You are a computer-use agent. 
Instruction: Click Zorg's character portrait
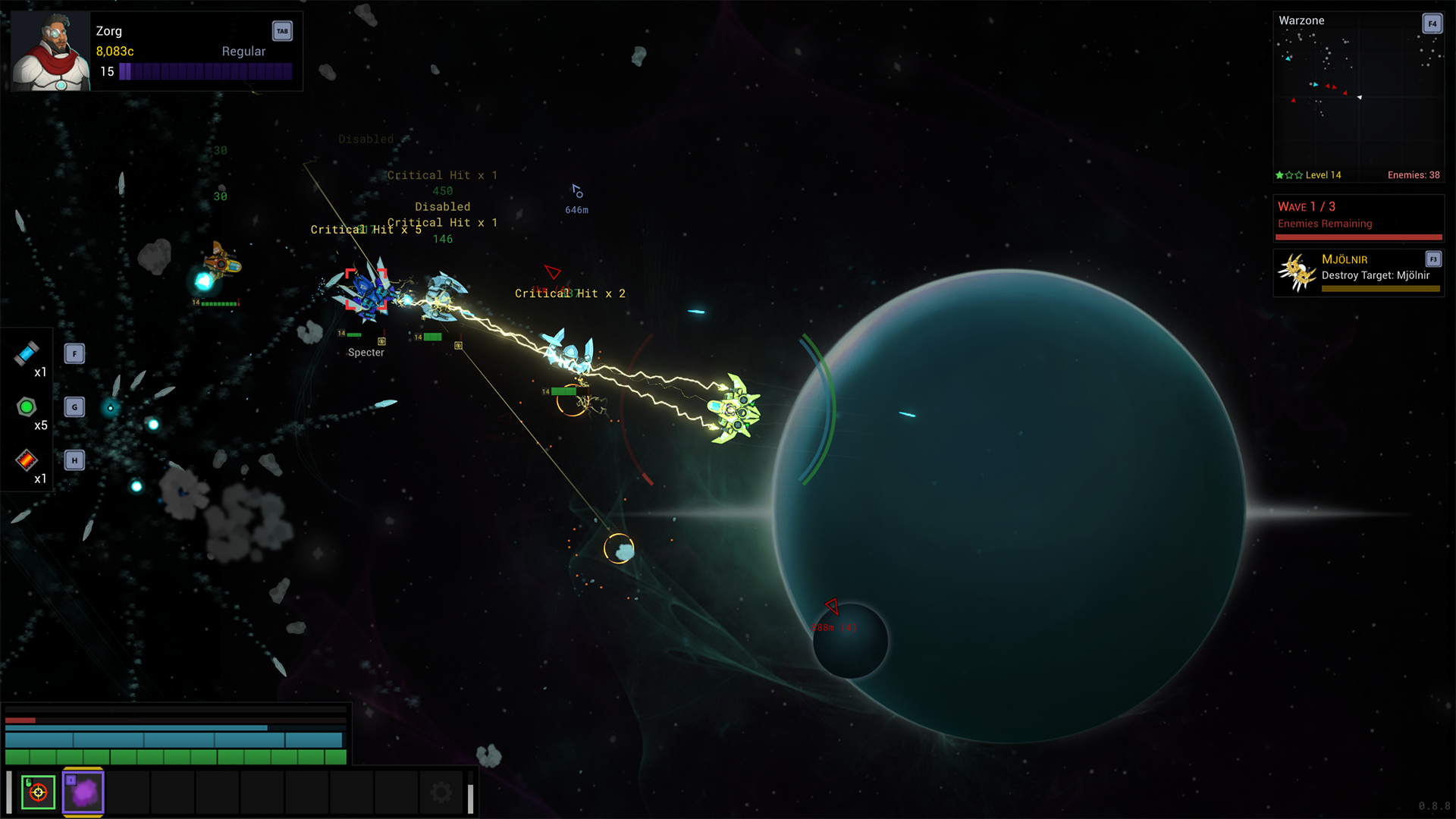[49, 50]
